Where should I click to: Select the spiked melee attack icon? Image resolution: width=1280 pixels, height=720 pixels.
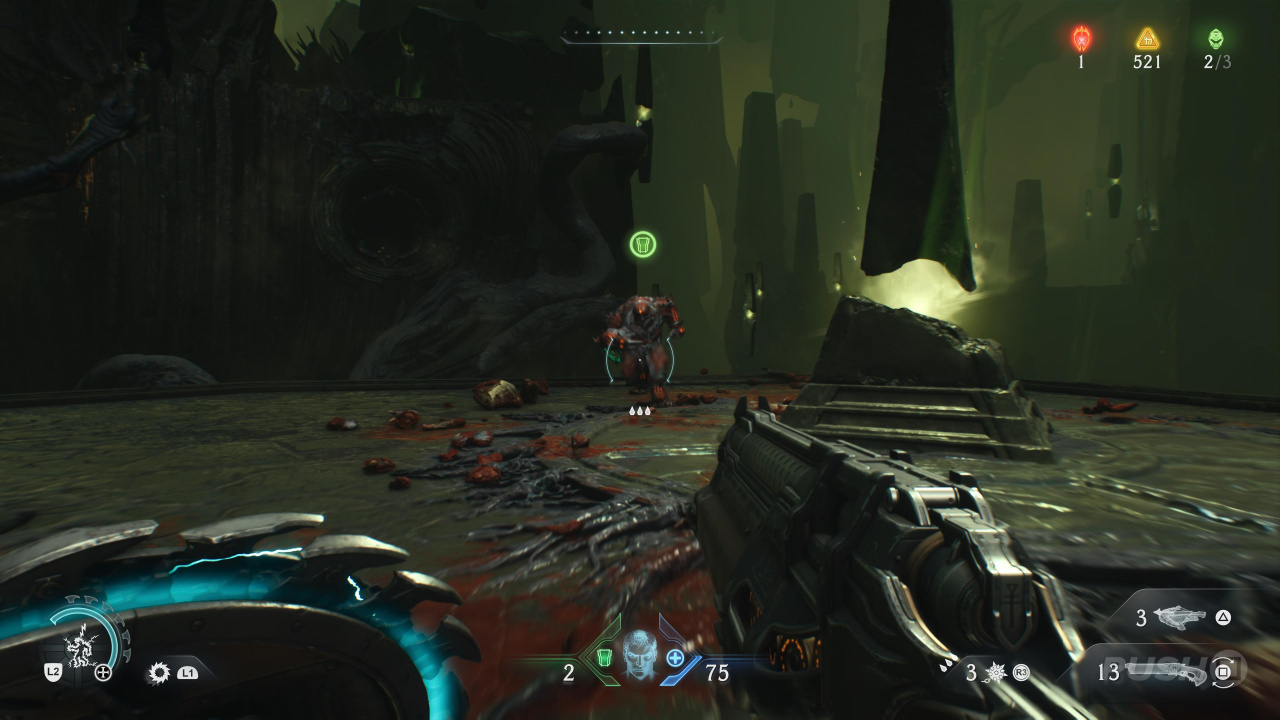(159, 673)
